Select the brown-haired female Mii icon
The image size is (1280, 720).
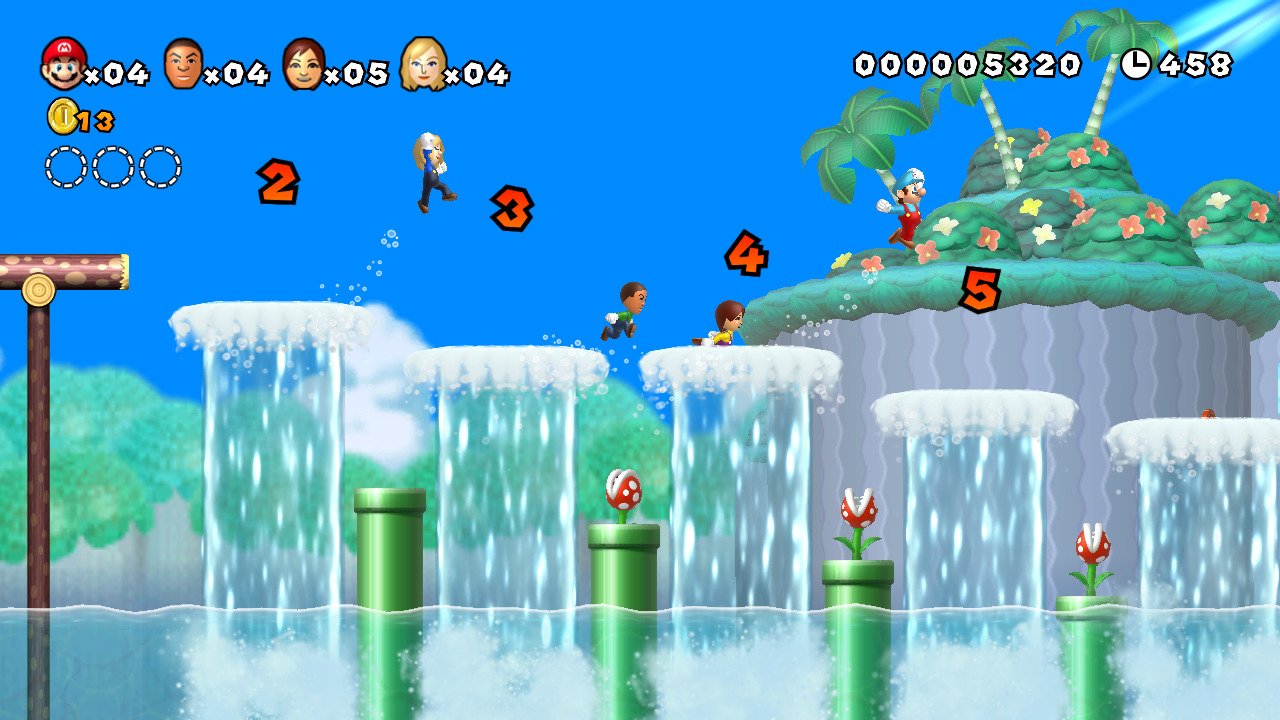[x=302, y=64]
